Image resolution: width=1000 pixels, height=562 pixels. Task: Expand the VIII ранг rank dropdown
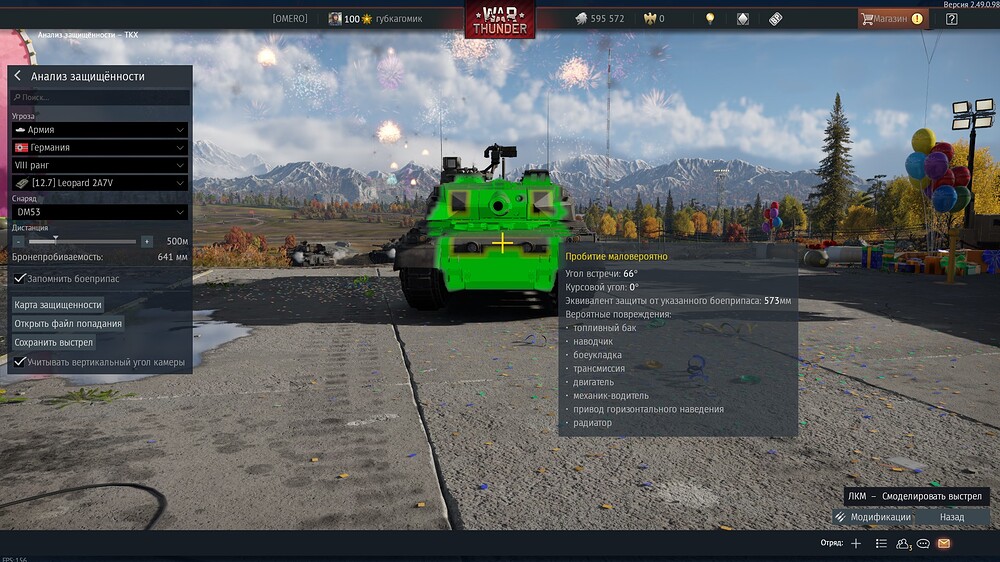click(x=99, y=165)
